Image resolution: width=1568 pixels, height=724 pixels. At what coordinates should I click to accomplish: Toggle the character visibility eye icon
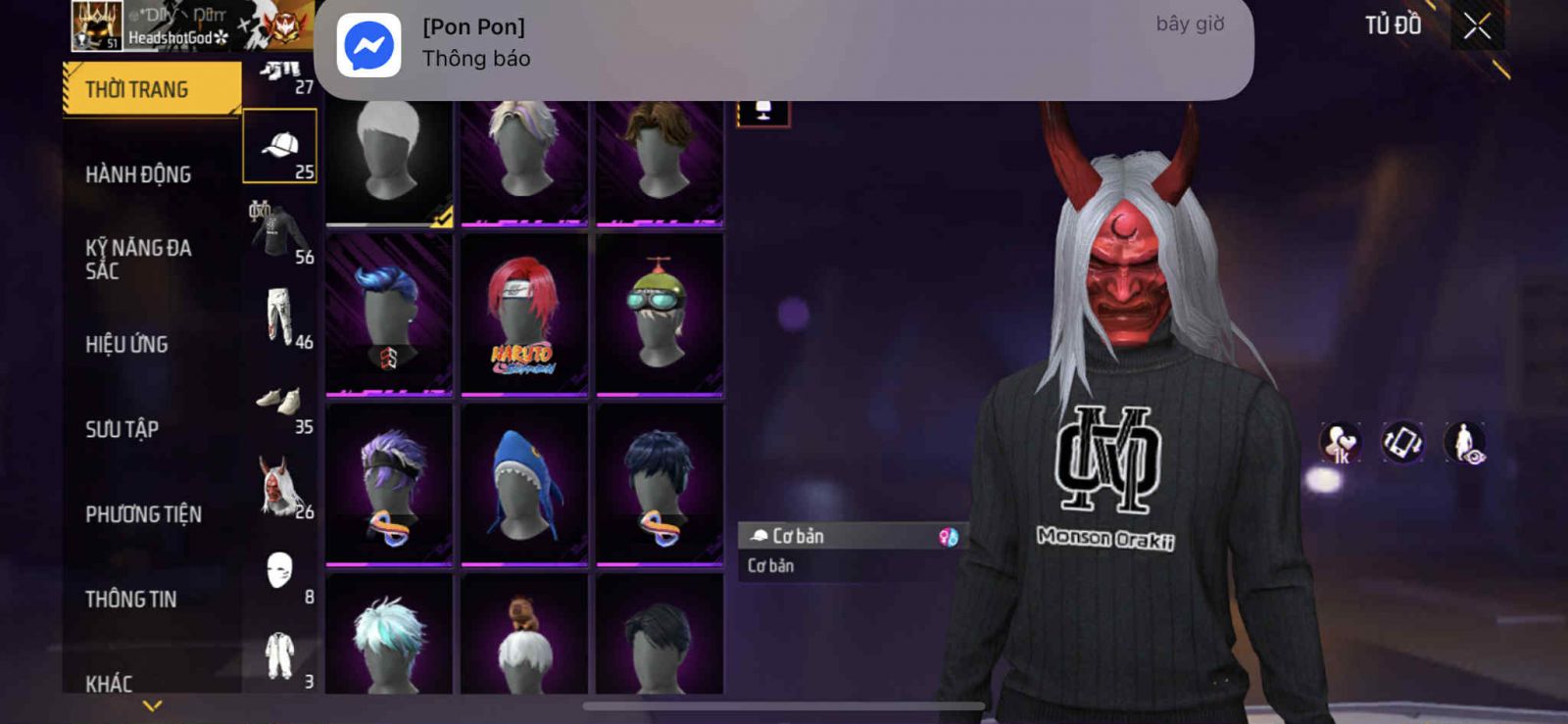(x=1465, y=443)
